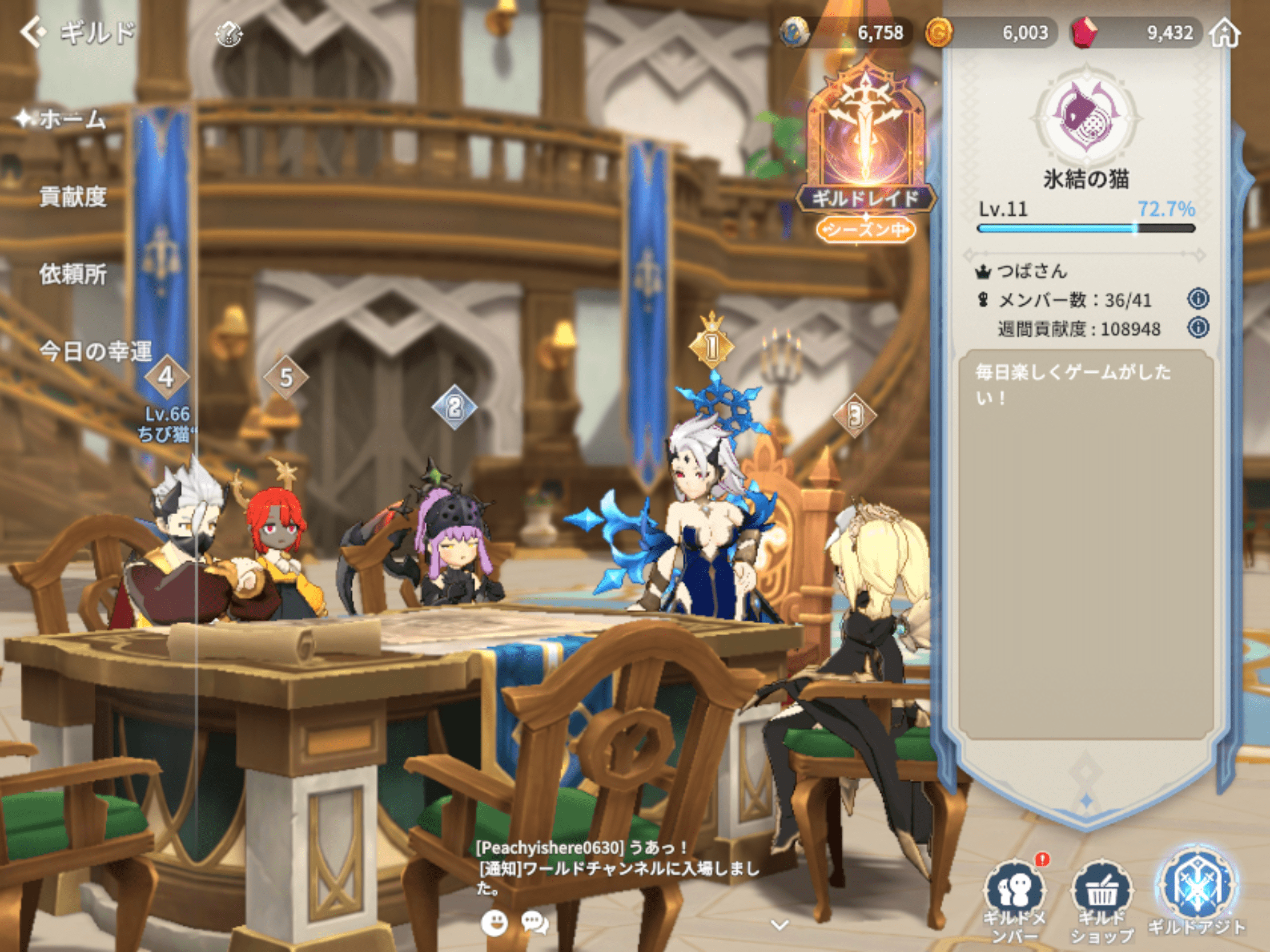The width and height of the screenshot is (1270, 952).
Task: Go back from the ギルド screen
Action: coord(33,32)
